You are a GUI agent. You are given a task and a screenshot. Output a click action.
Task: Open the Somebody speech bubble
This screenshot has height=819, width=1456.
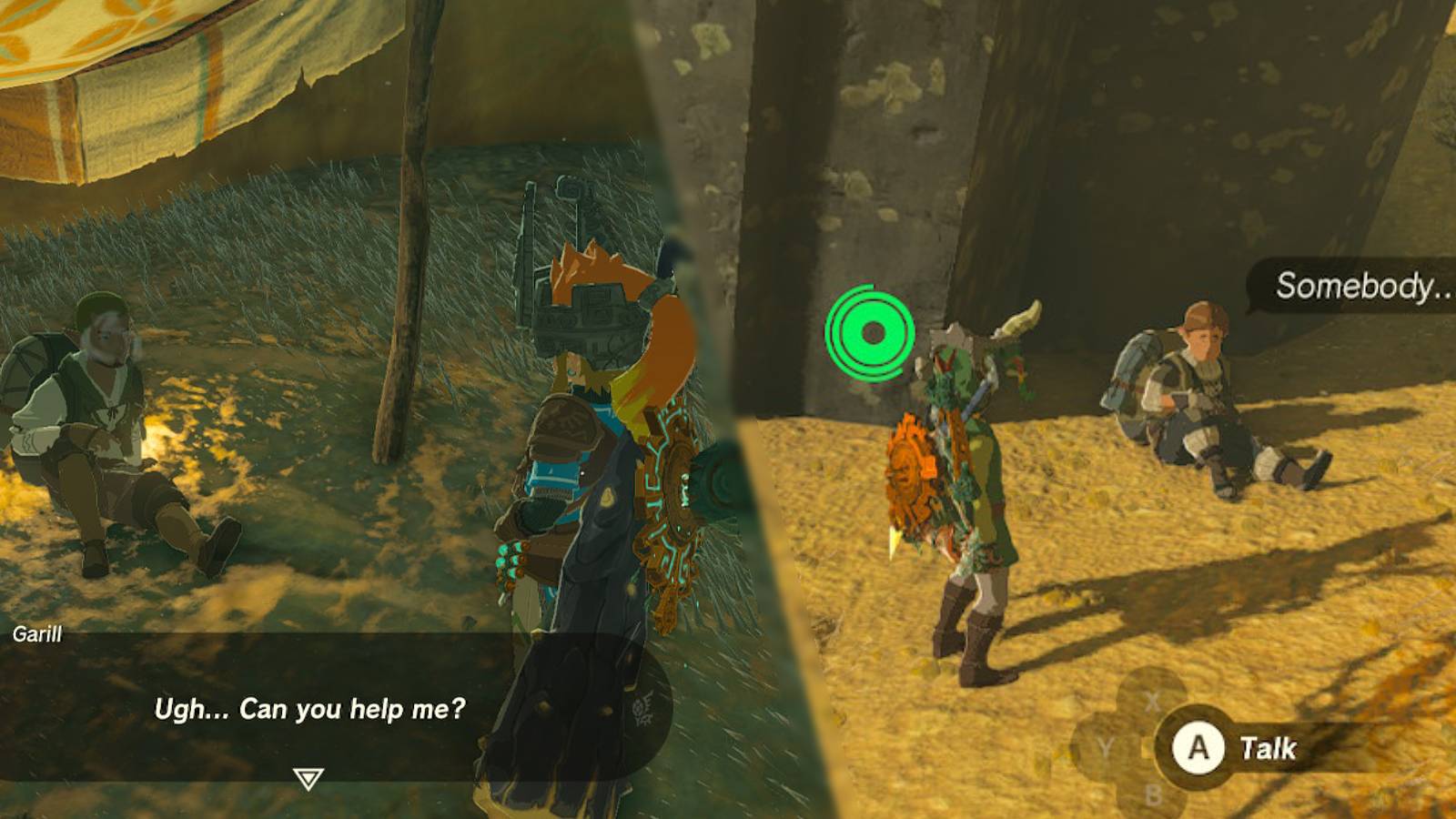point(1359,286)
